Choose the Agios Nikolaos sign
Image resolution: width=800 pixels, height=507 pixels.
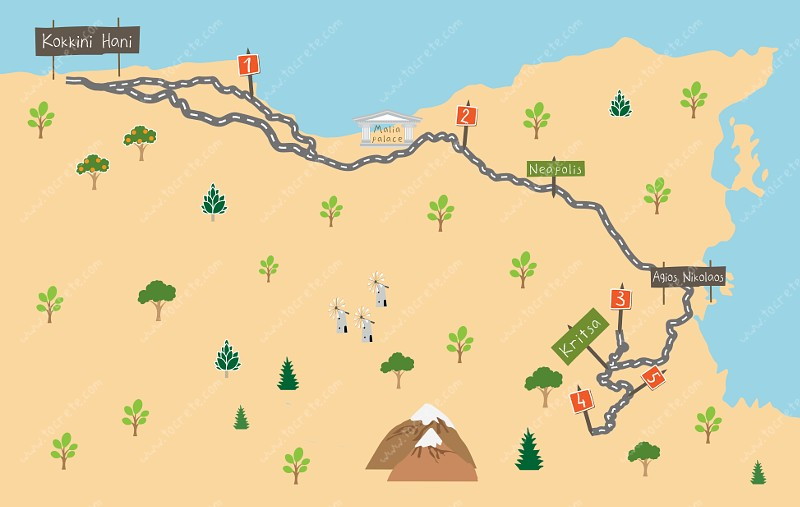point(688,276)
